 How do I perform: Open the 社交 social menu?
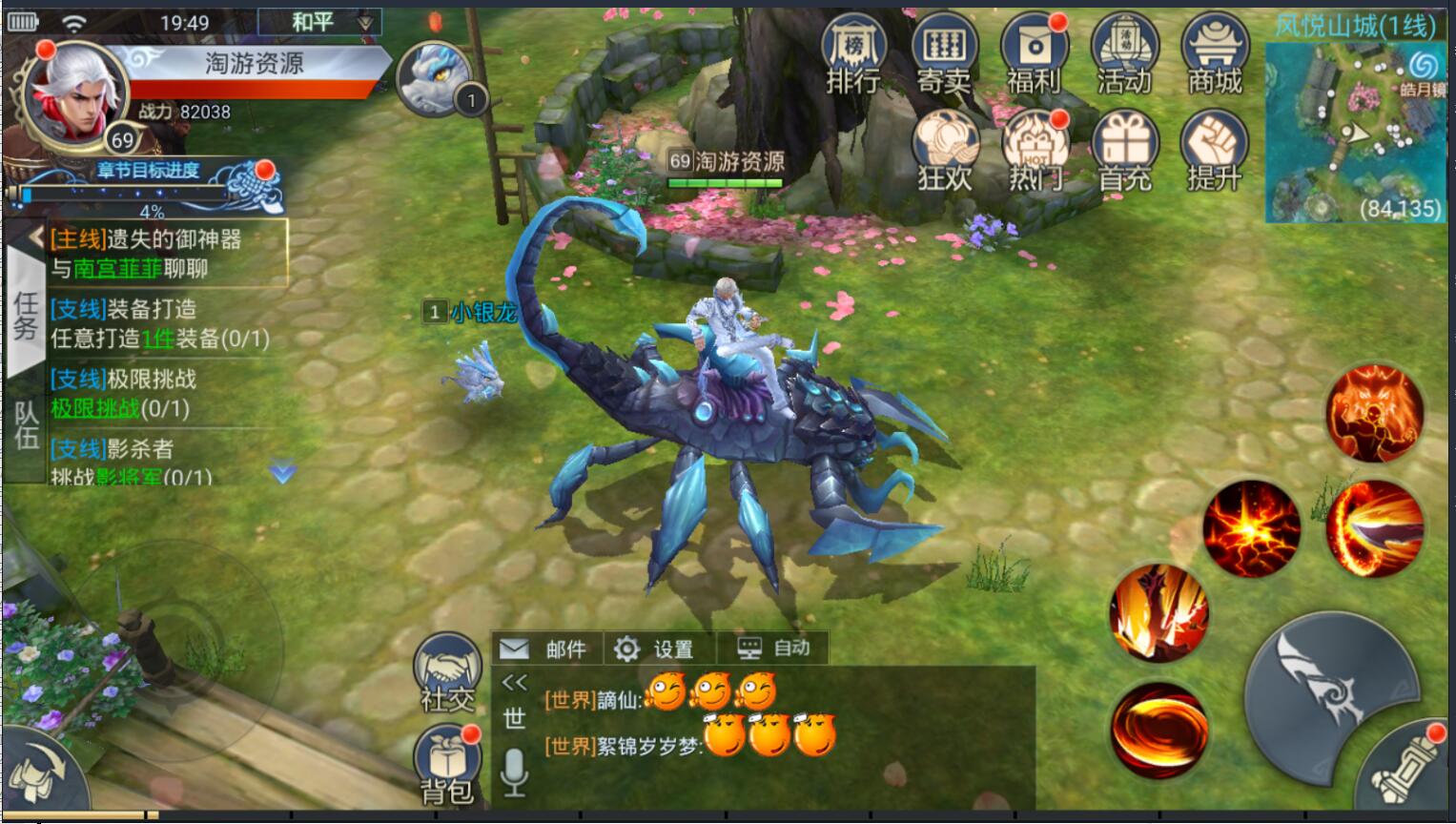click(448, 673)
